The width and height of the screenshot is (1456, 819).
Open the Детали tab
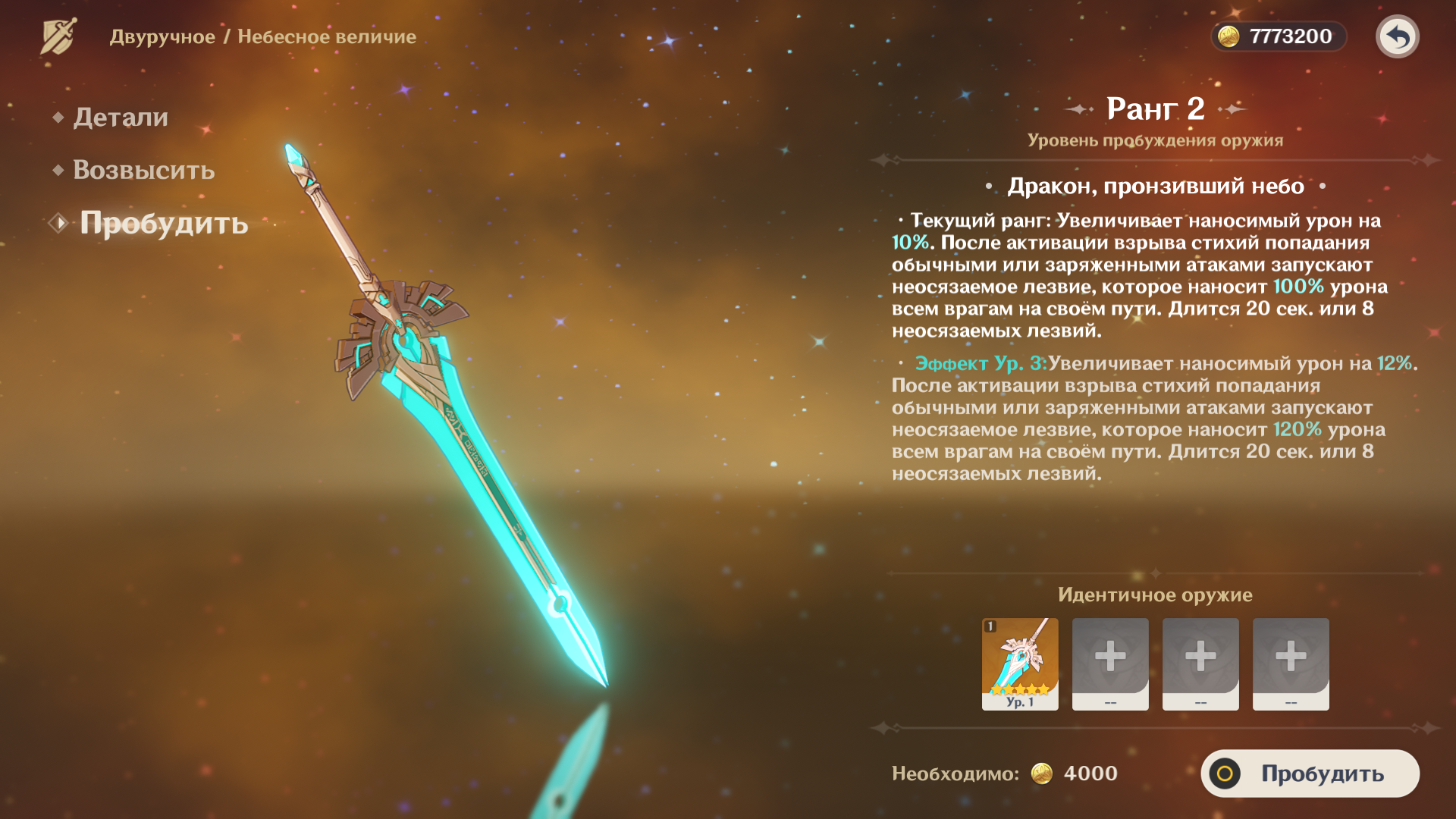[121, 118]
